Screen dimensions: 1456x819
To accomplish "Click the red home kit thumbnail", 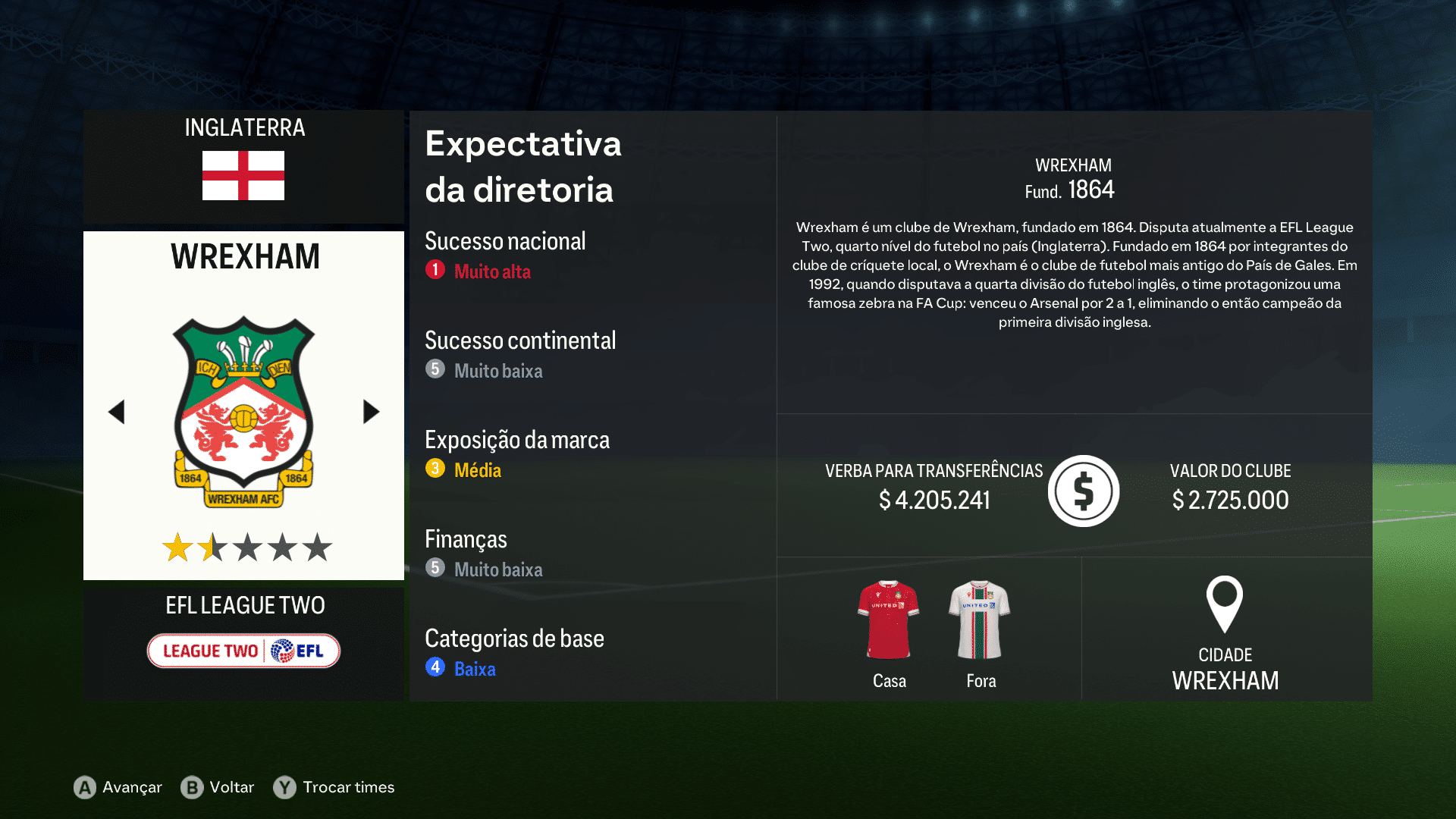I will pyautogui.click(x=889, y=616).
